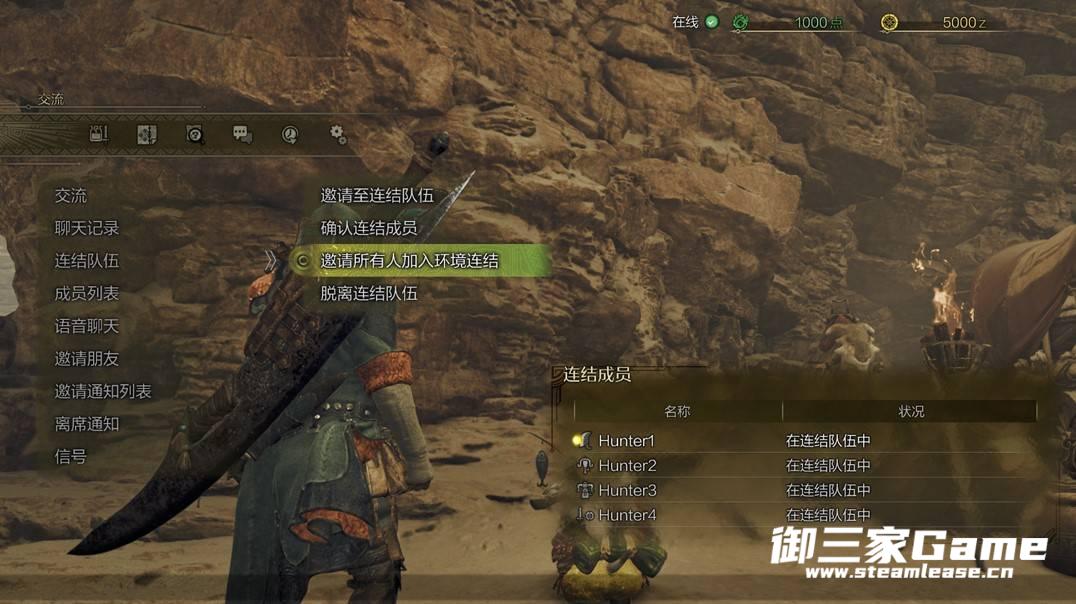Click 邀请所有人加入环境连结 highlighted option
This screenshot has width=1076, height=604.
409,261
